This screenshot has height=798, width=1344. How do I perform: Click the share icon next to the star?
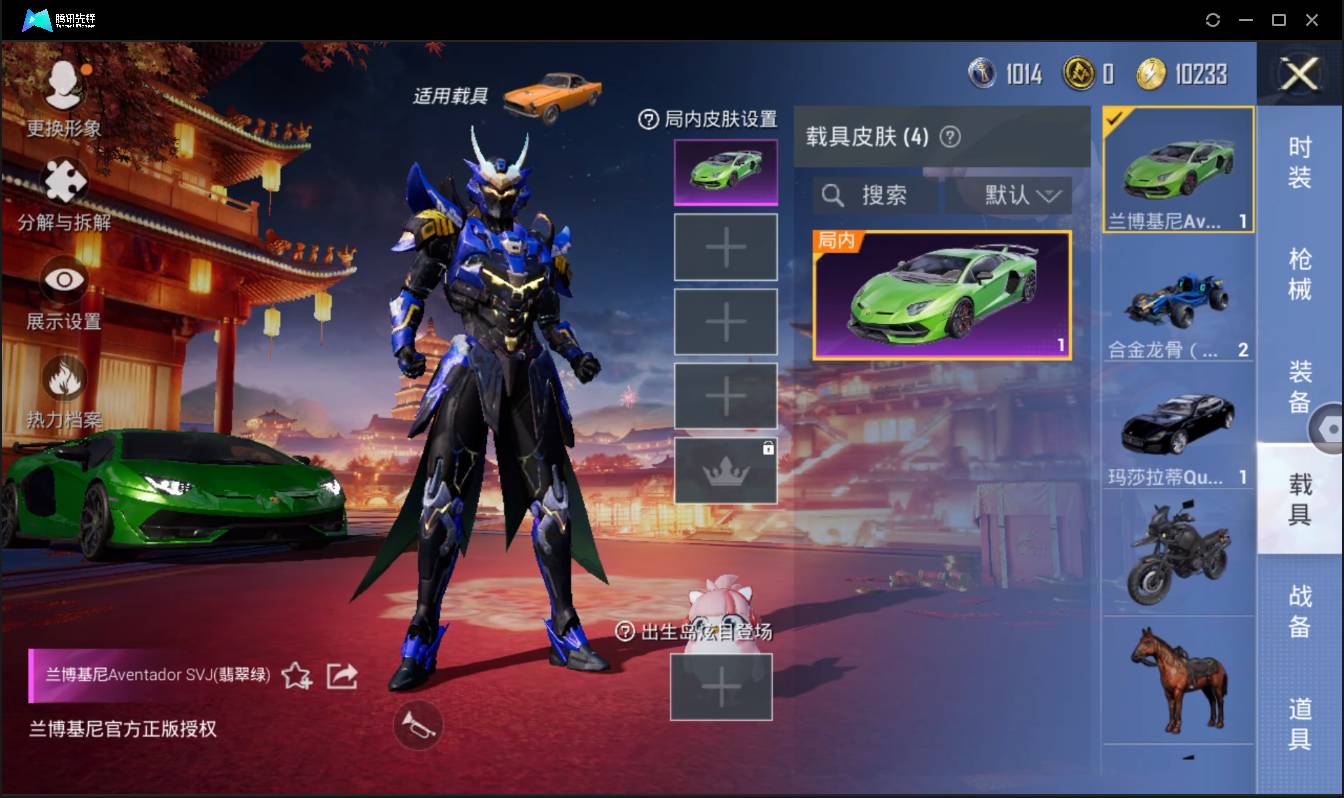pyautogui.click(x=341, y=676)
